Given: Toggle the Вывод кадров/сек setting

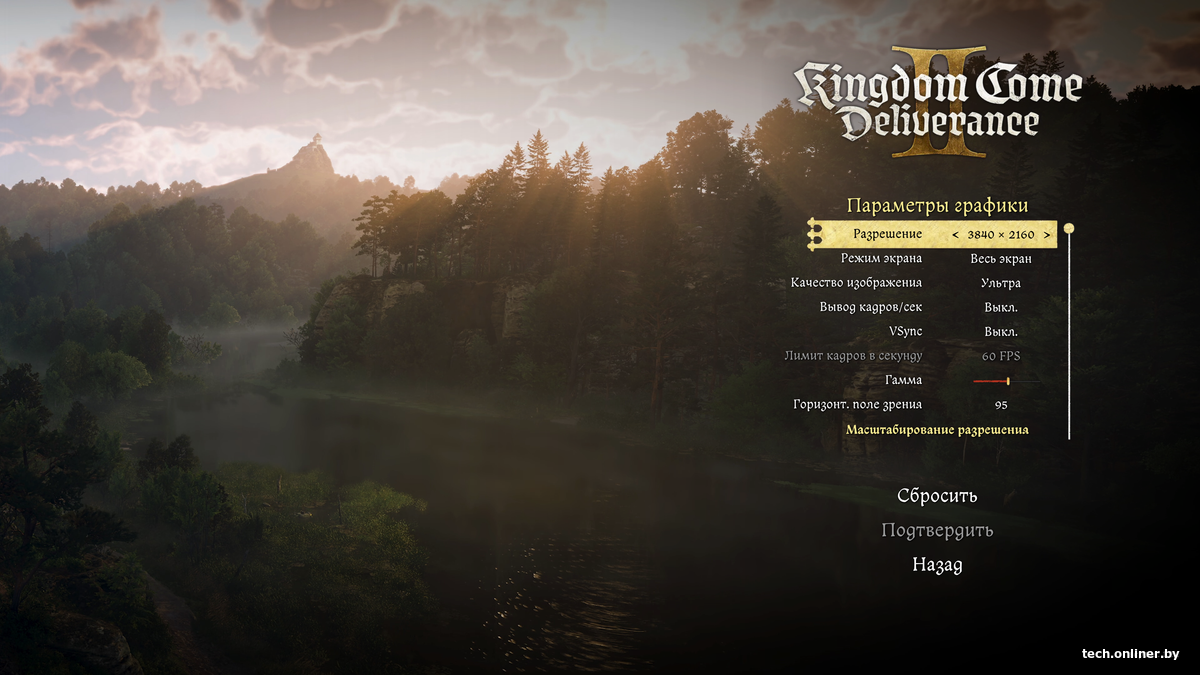Looking at the screenshot, I should pyautogui.click(x=1000, y=307).
